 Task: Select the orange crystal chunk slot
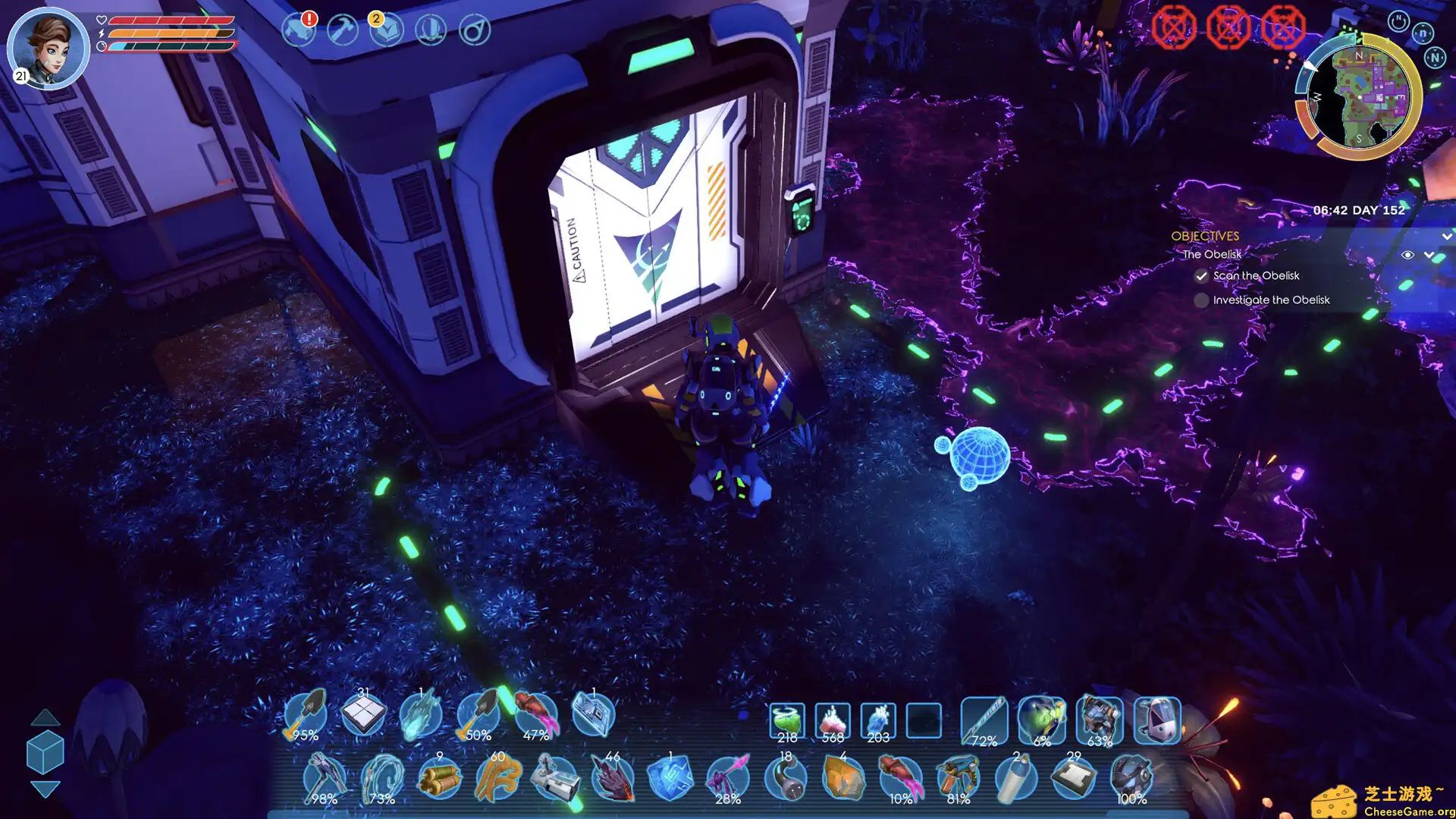pyautogui.click(x=843, y=778)
